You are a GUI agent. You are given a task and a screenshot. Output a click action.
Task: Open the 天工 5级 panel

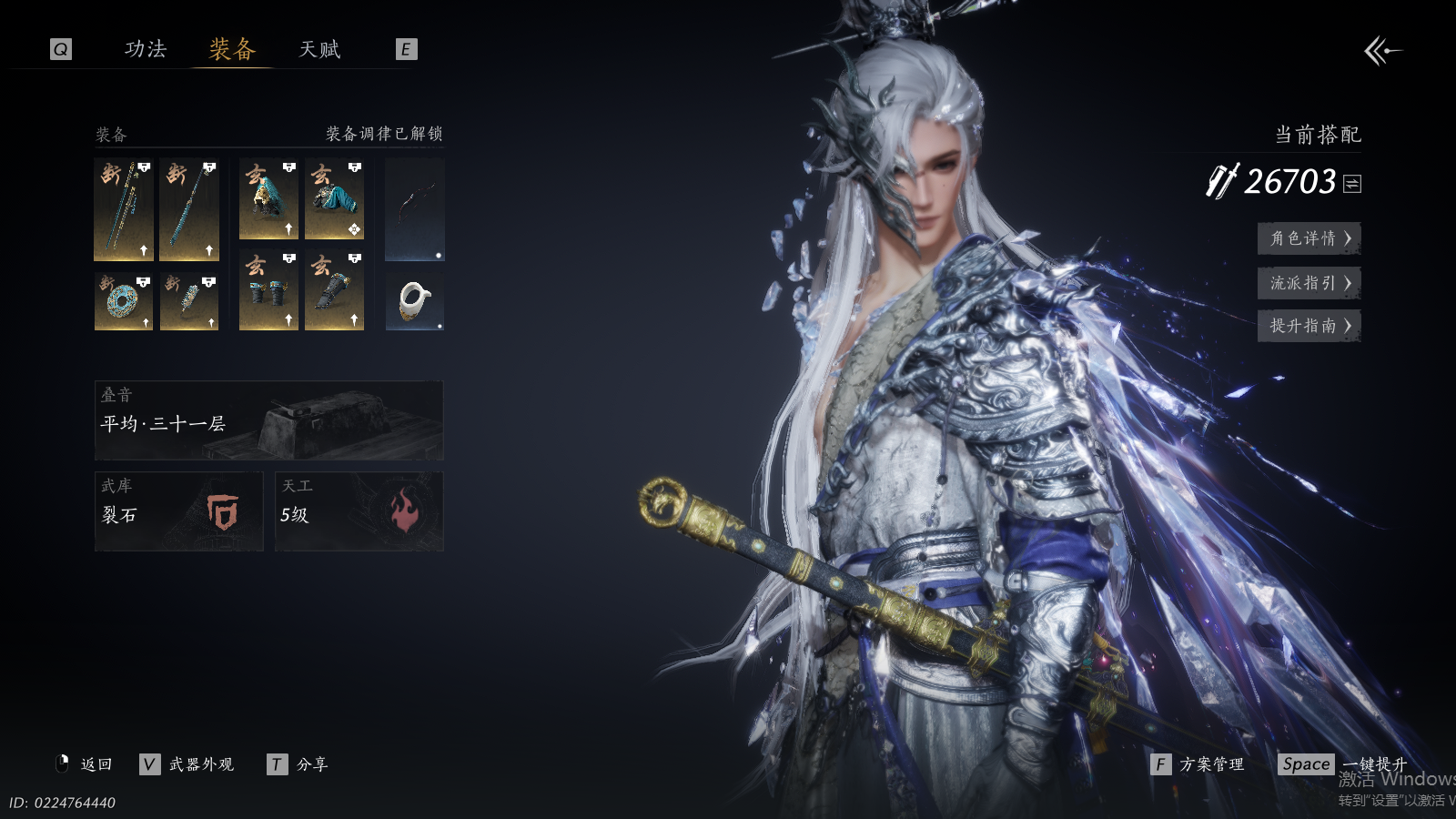[x=359, y=511]
